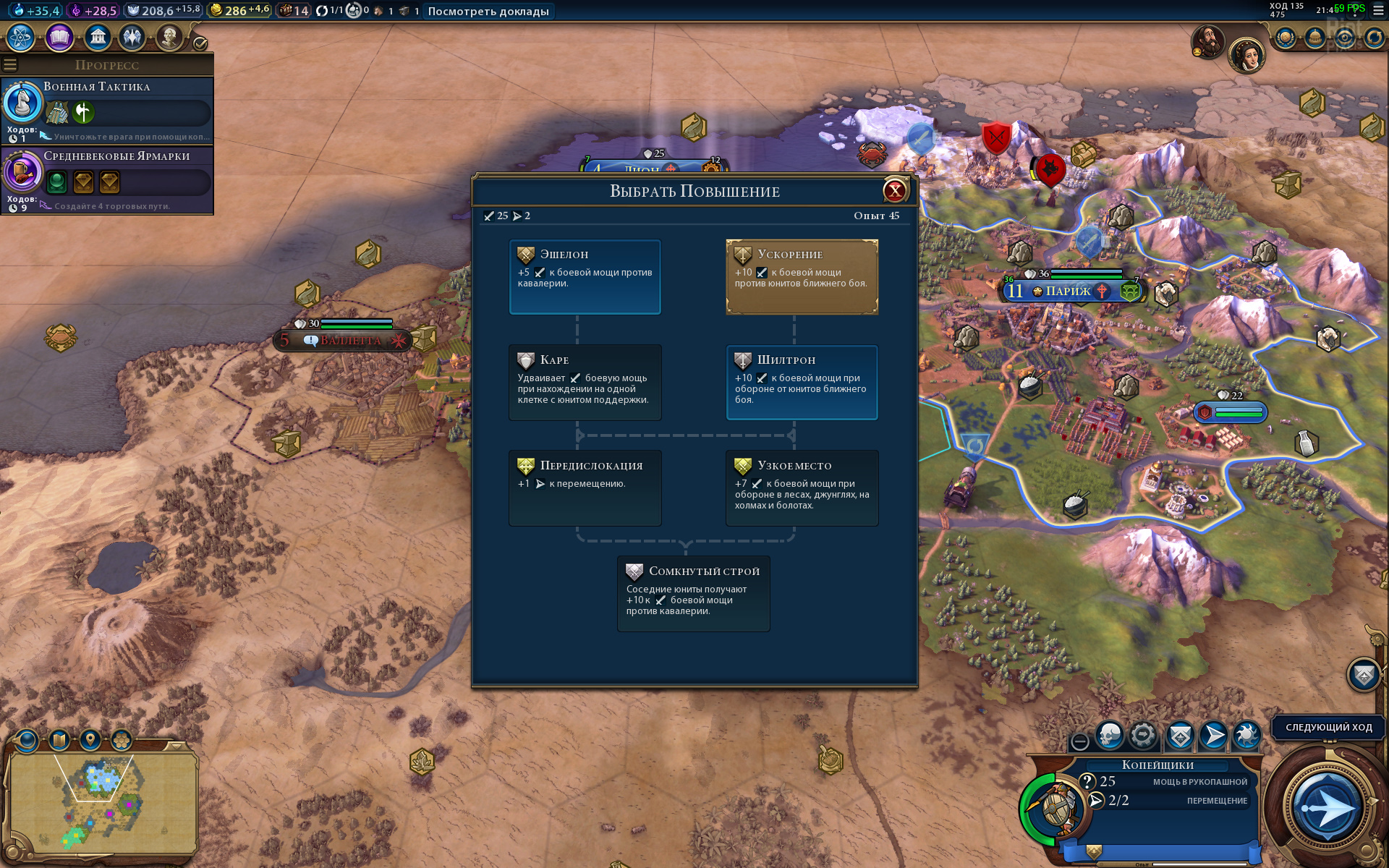Choose the Эшелон promotion
The width and height of the screenshot is (1389, 868).
[x=585, y=277]
